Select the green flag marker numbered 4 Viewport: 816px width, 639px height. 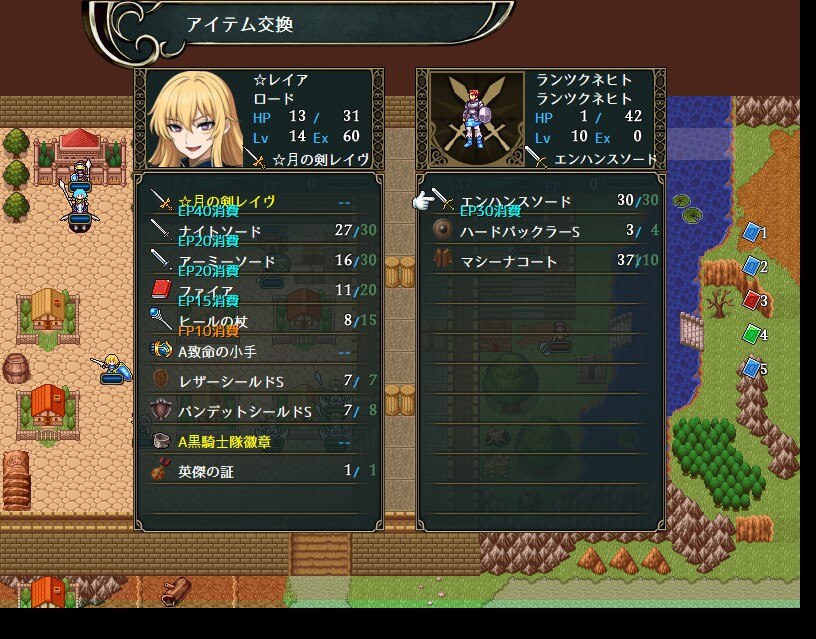[750, 335]
